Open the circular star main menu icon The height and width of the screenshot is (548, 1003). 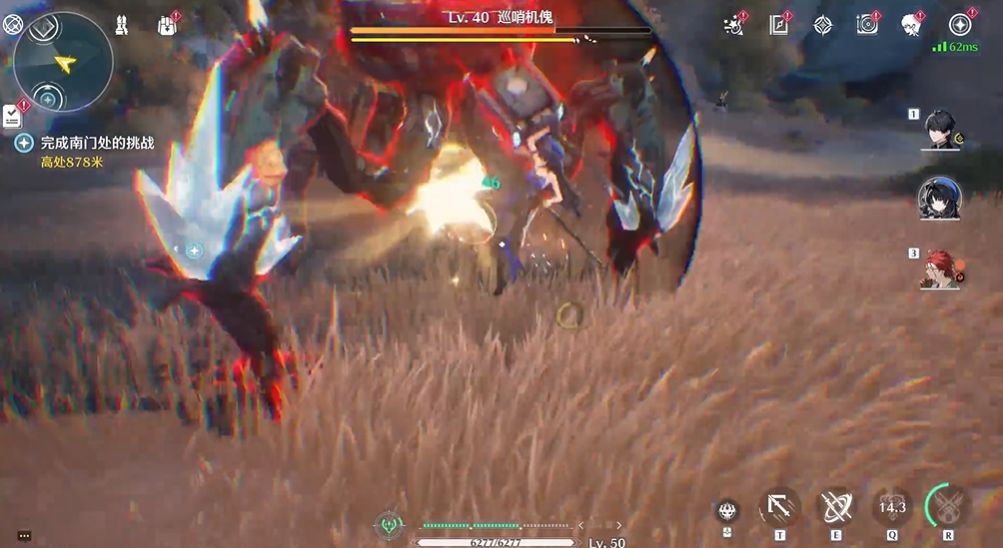click(960, 26)
